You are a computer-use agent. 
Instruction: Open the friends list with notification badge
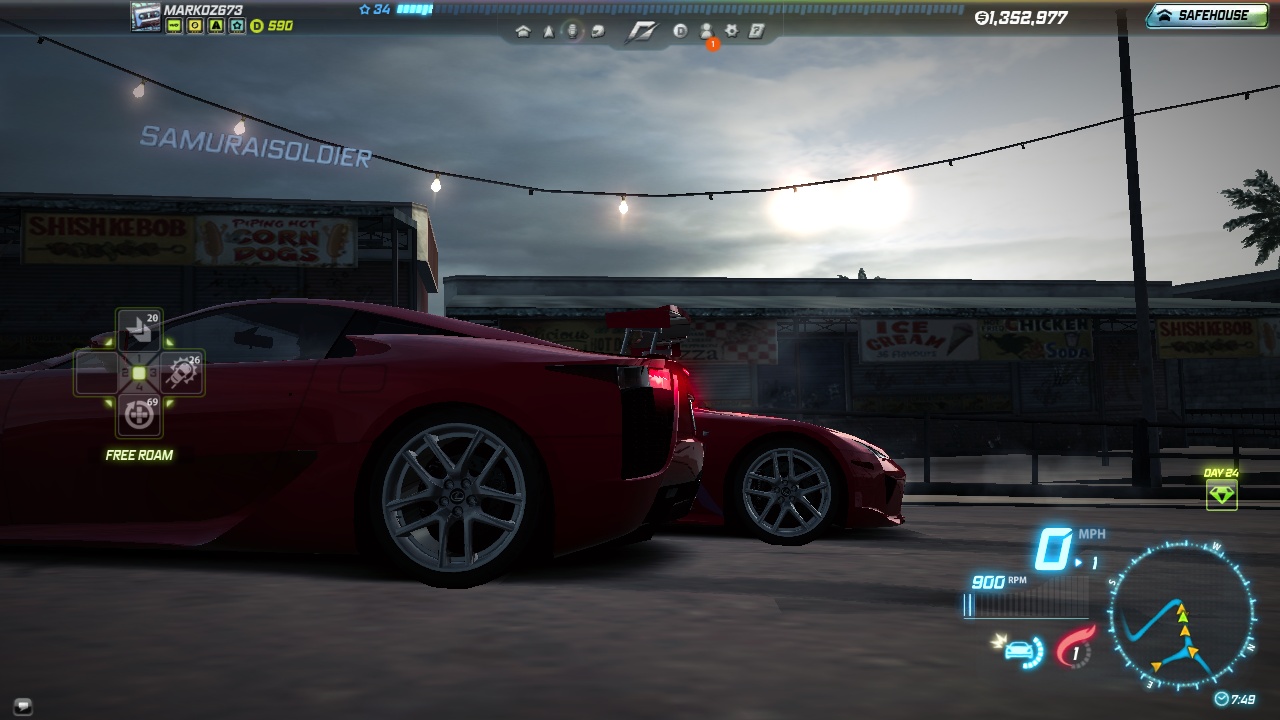coord(706,31)
